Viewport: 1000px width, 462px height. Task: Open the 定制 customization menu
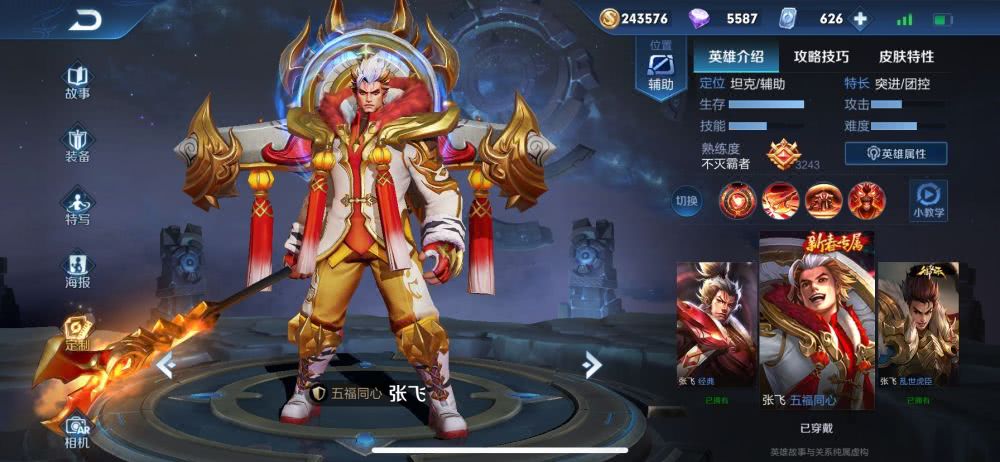point(77,333)
